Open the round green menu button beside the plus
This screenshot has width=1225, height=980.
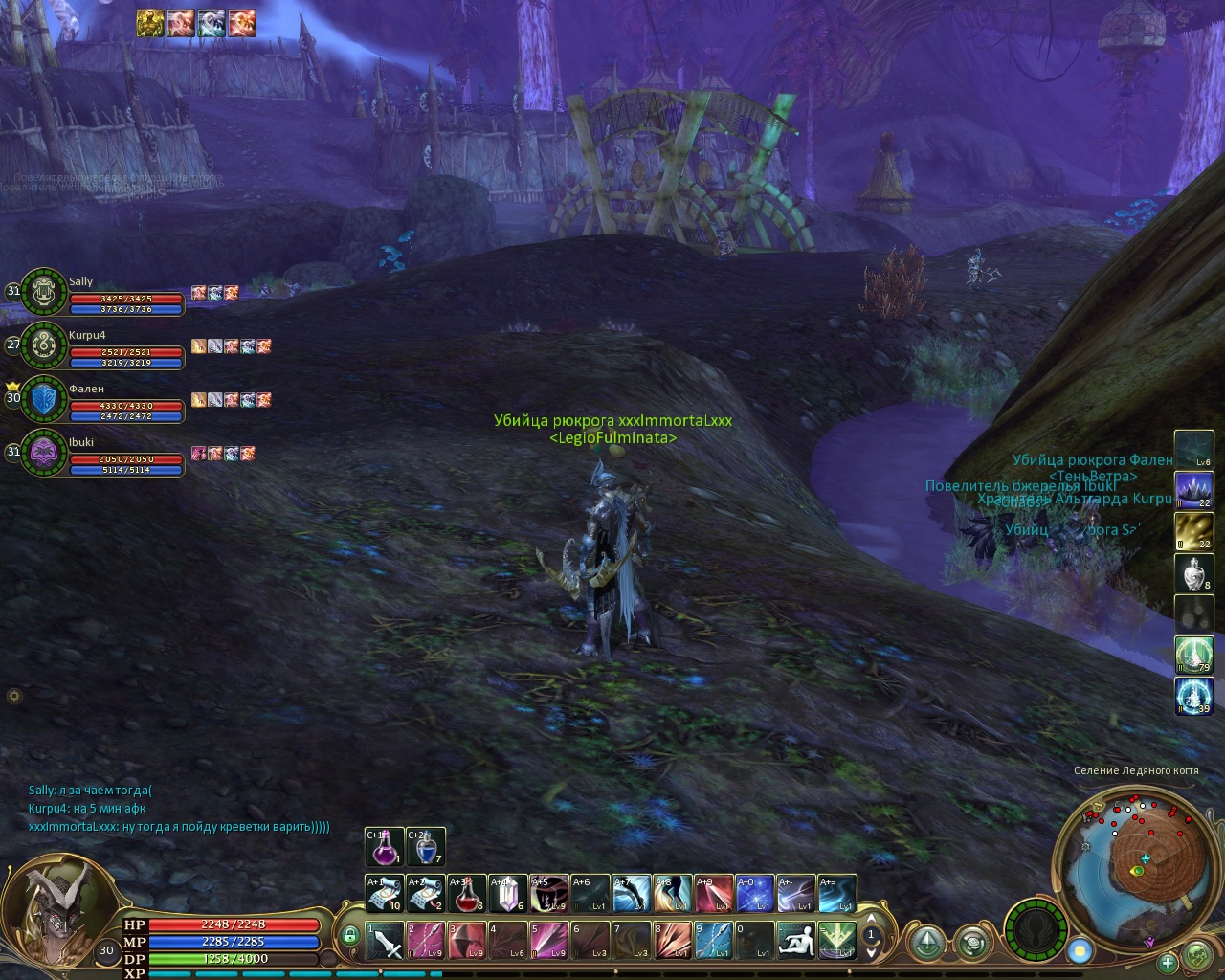pyautogui.click(x=1197, y=956)
